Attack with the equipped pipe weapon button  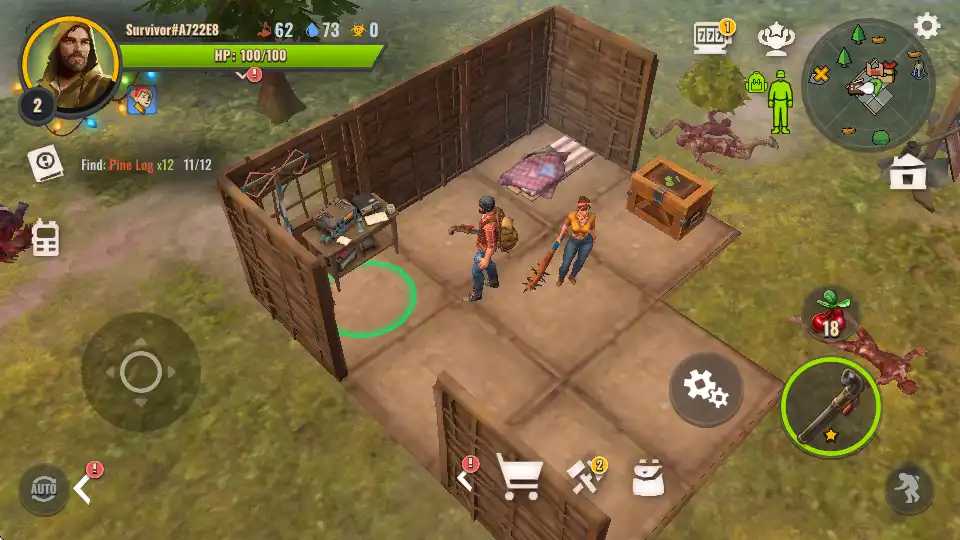click(831, 406)
